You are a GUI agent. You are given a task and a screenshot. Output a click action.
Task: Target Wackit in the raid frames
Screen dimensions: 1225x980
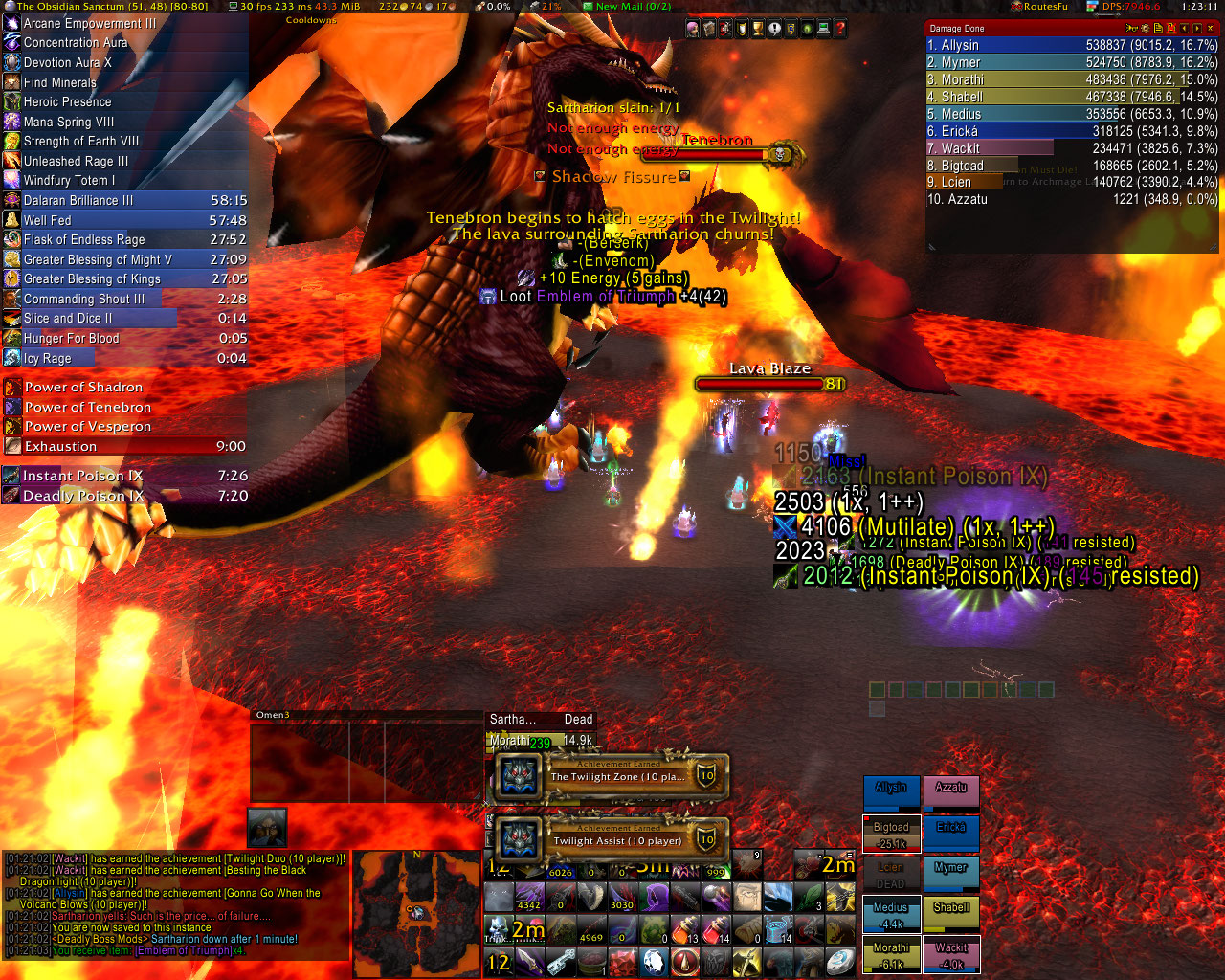coord(950,954)
